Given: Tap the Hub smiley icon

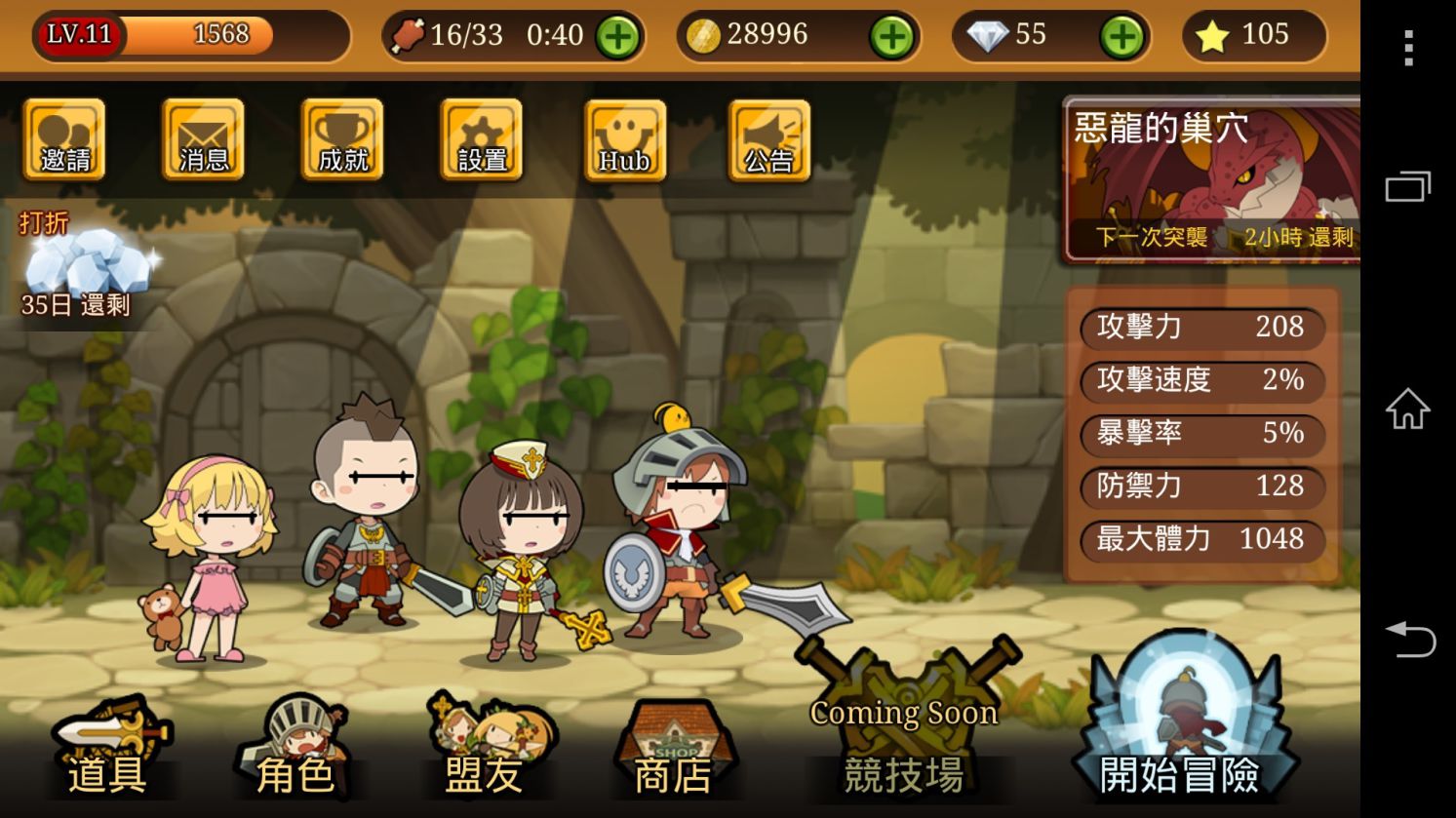Looking at the screenshot, I should click(624, 140).
